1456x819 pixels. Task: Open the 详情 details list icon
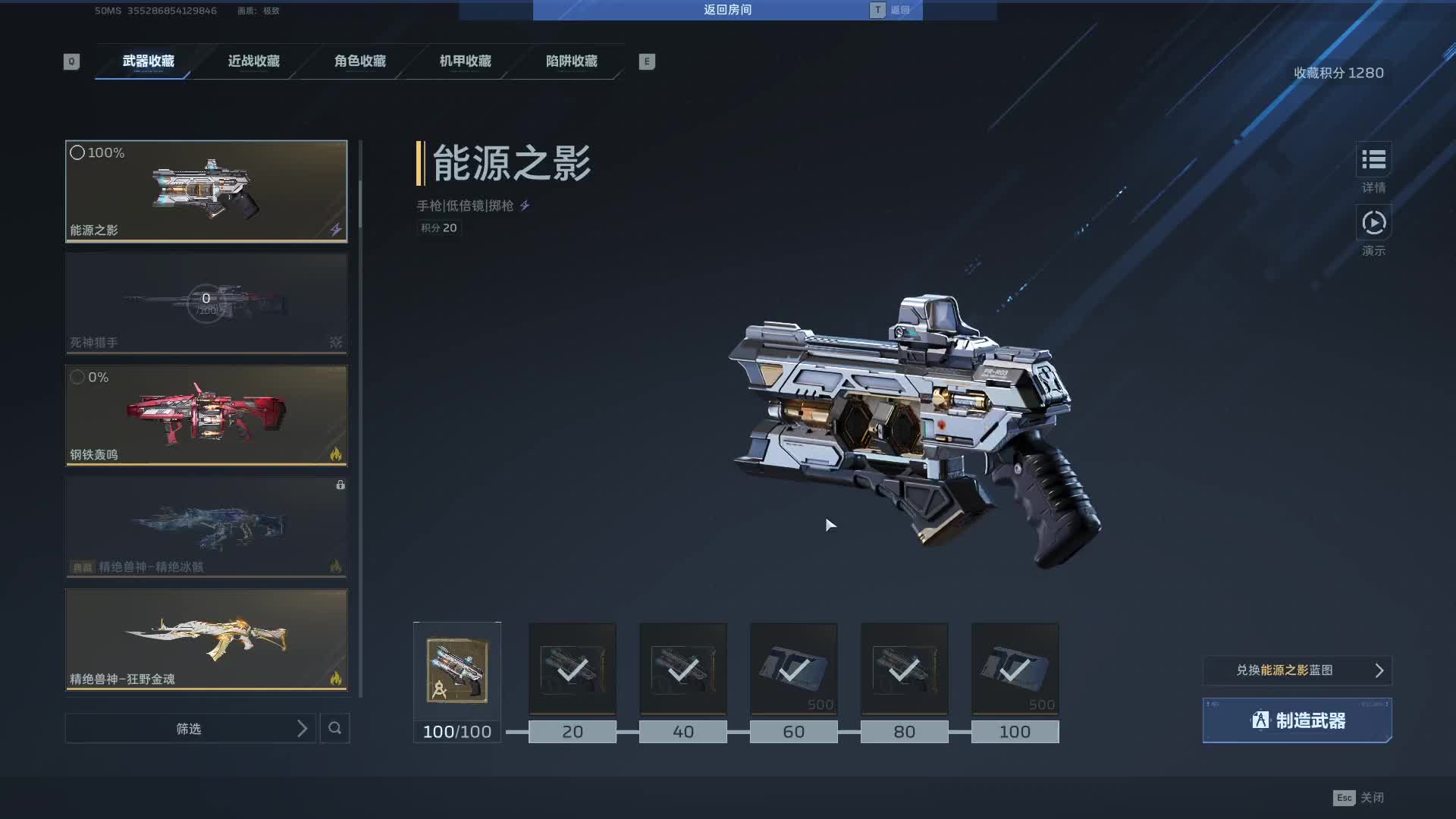click(x=1373, y=160)
